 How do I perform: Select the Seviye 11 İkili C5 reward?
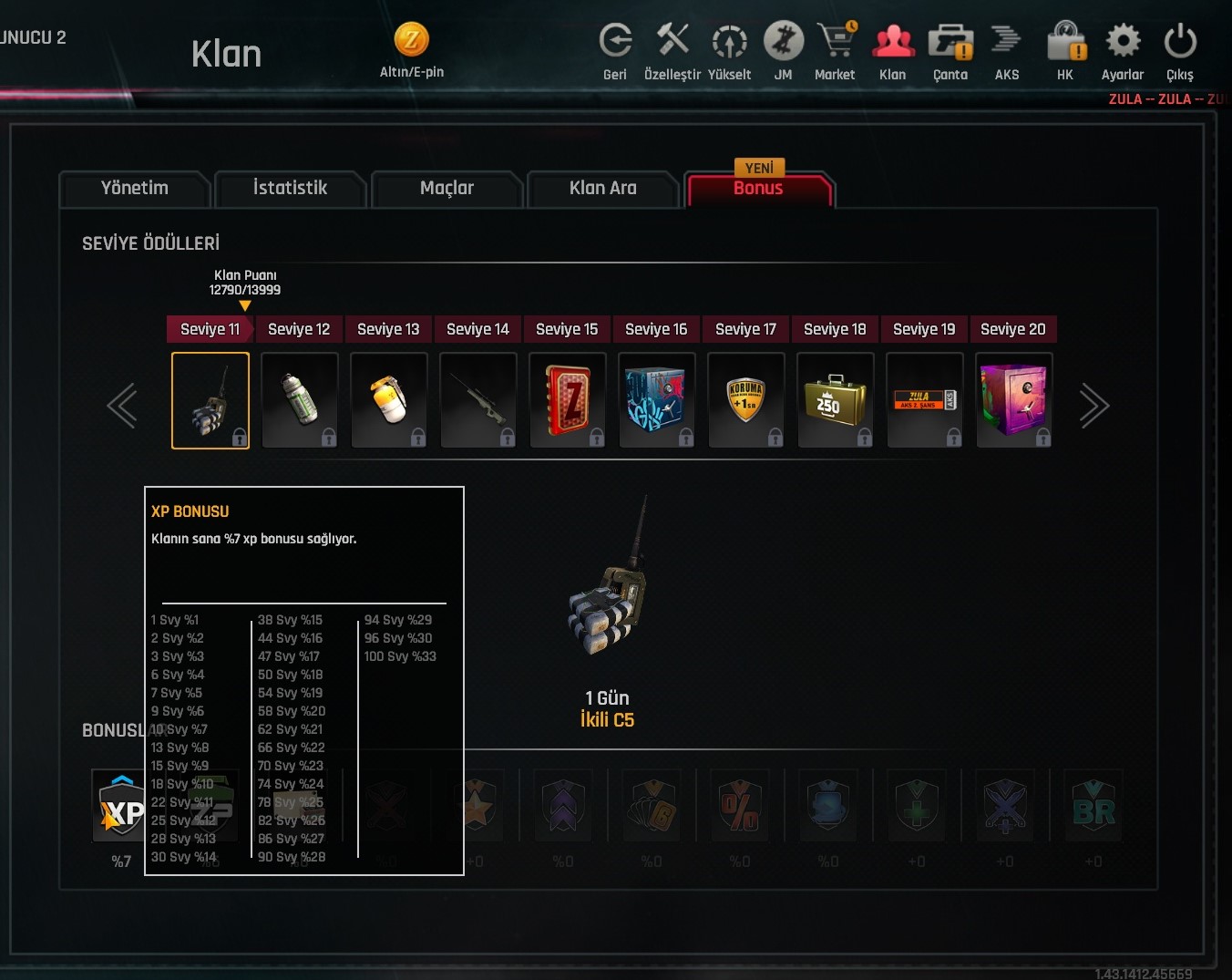pos(210,400)
